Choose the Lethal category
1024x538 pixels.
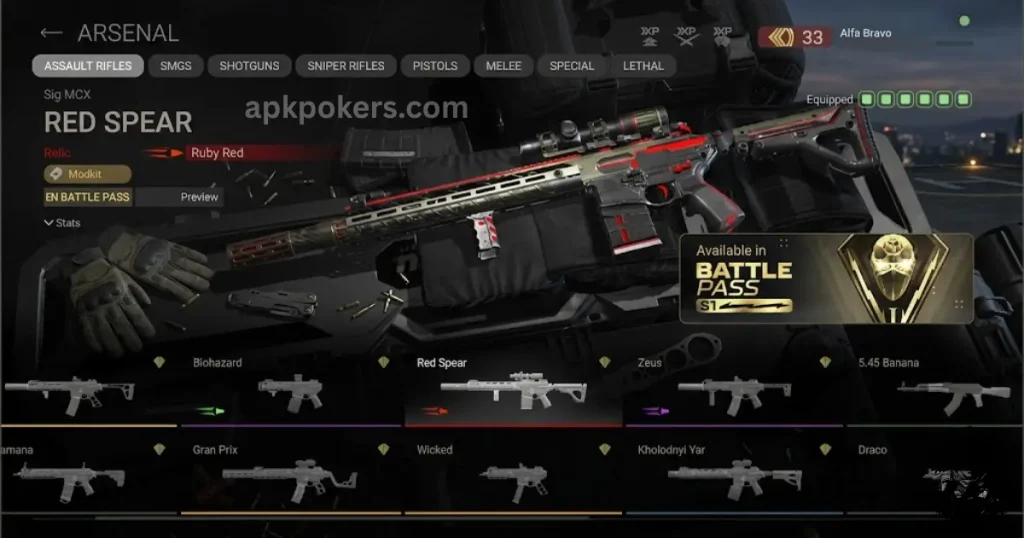coord(643,66)
